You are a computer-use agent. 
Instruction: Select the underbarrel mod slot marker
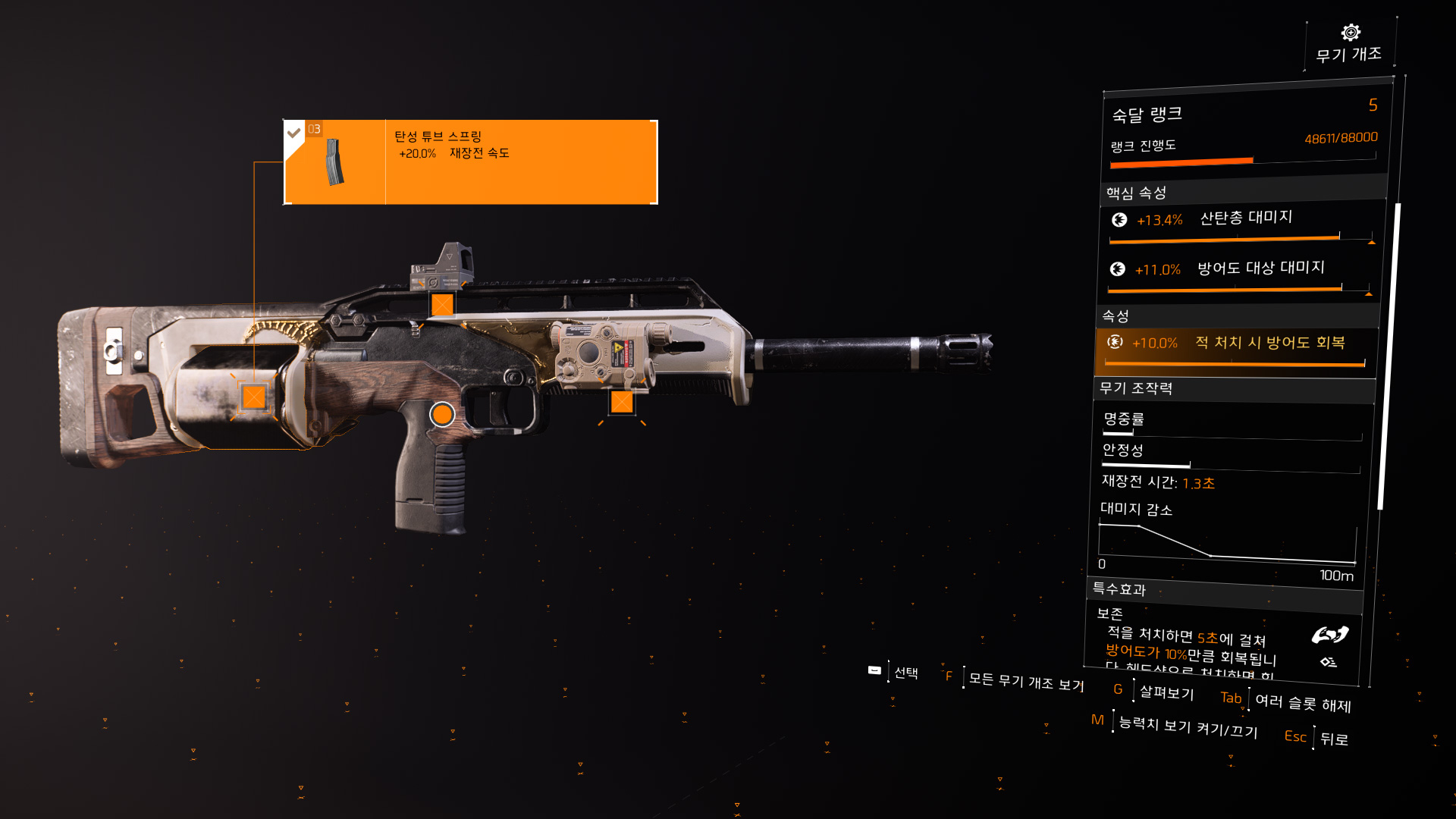tap(622, 402)
